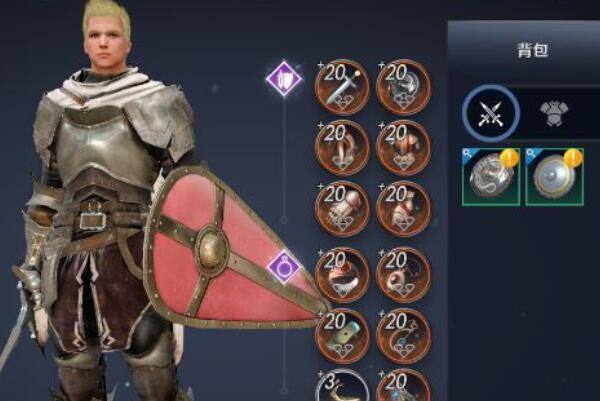
Task: Switch to the crossed swords weapons tab
Action: coord(491,112)
